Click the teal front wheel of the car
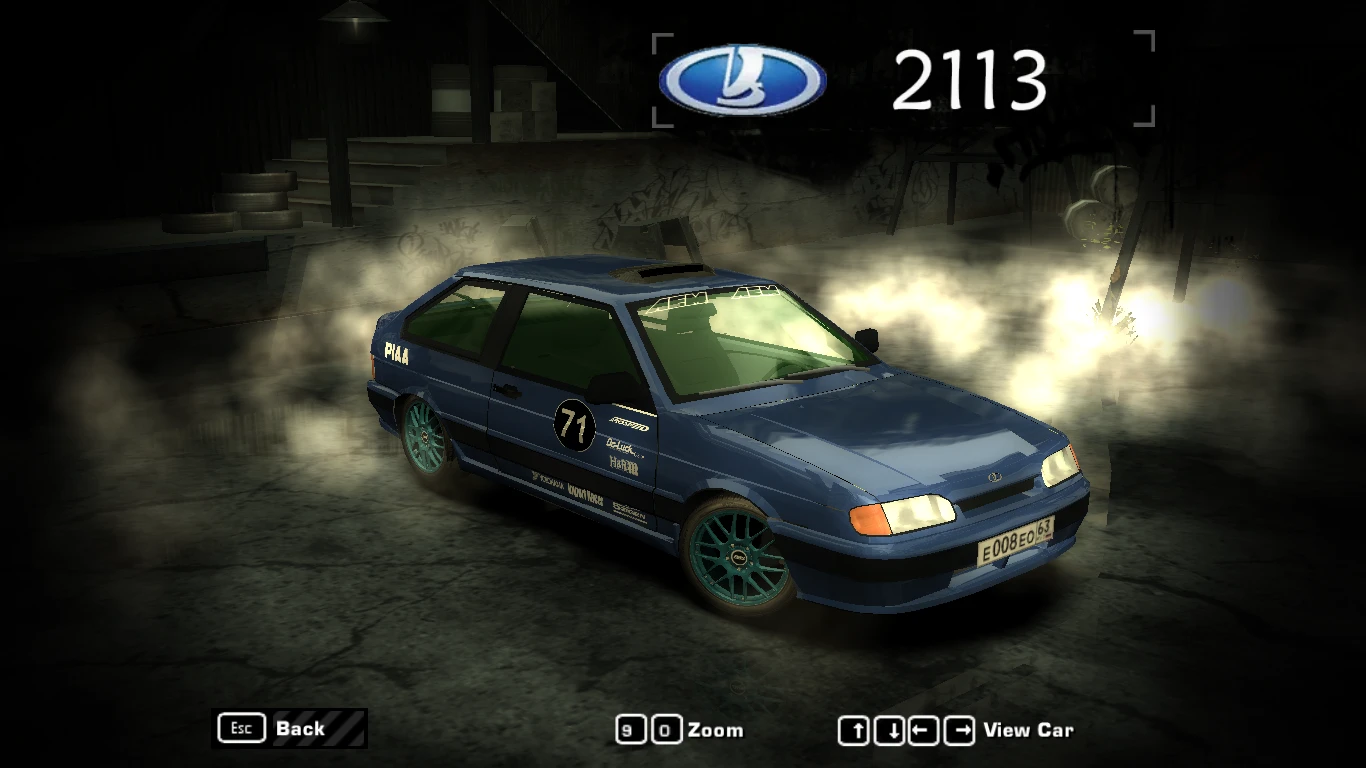Viewport: 1366px width, 768px height. tap(737, 560)
